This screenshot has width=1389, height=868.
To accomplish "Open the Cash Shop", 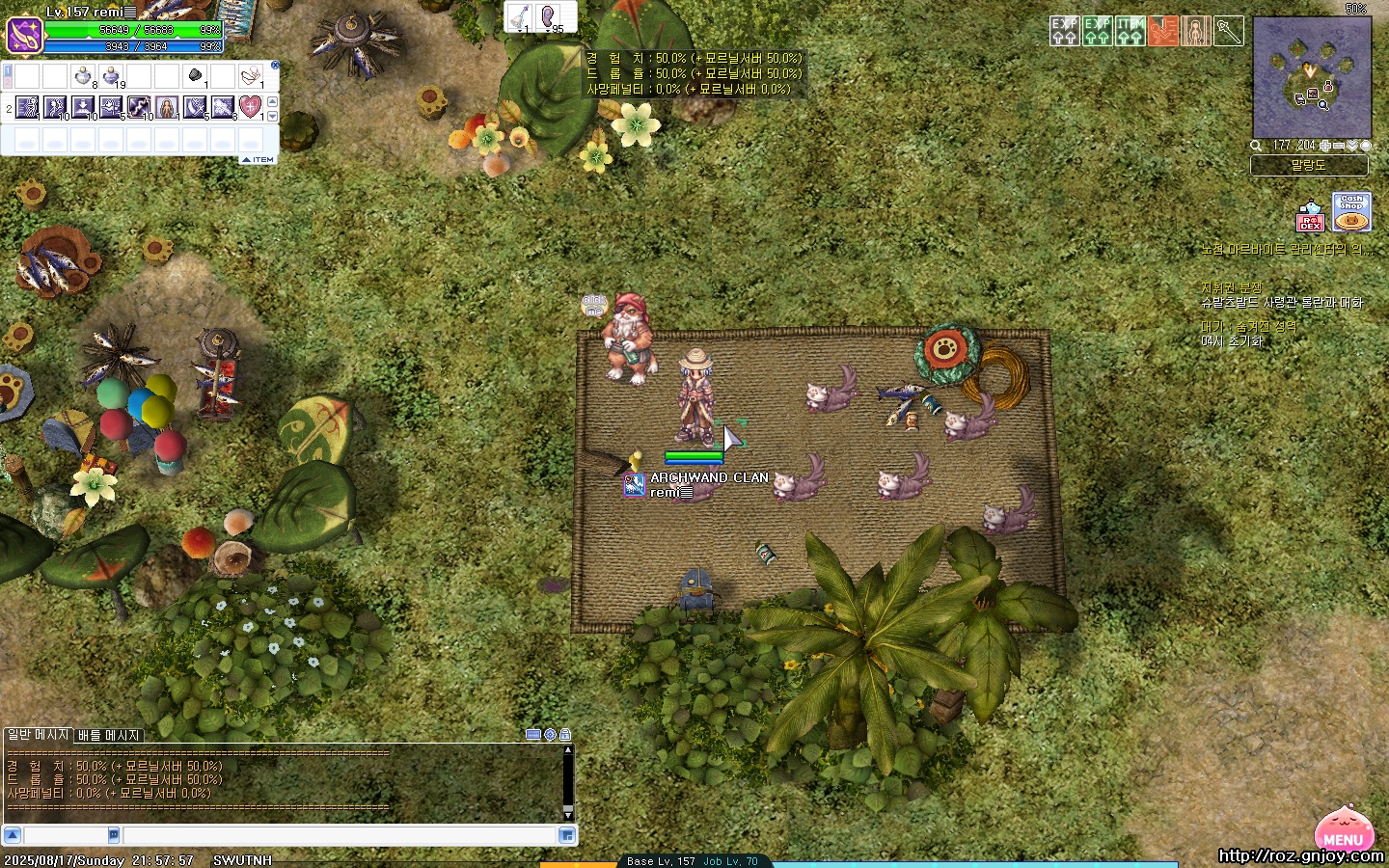I will coord(1351,212).
